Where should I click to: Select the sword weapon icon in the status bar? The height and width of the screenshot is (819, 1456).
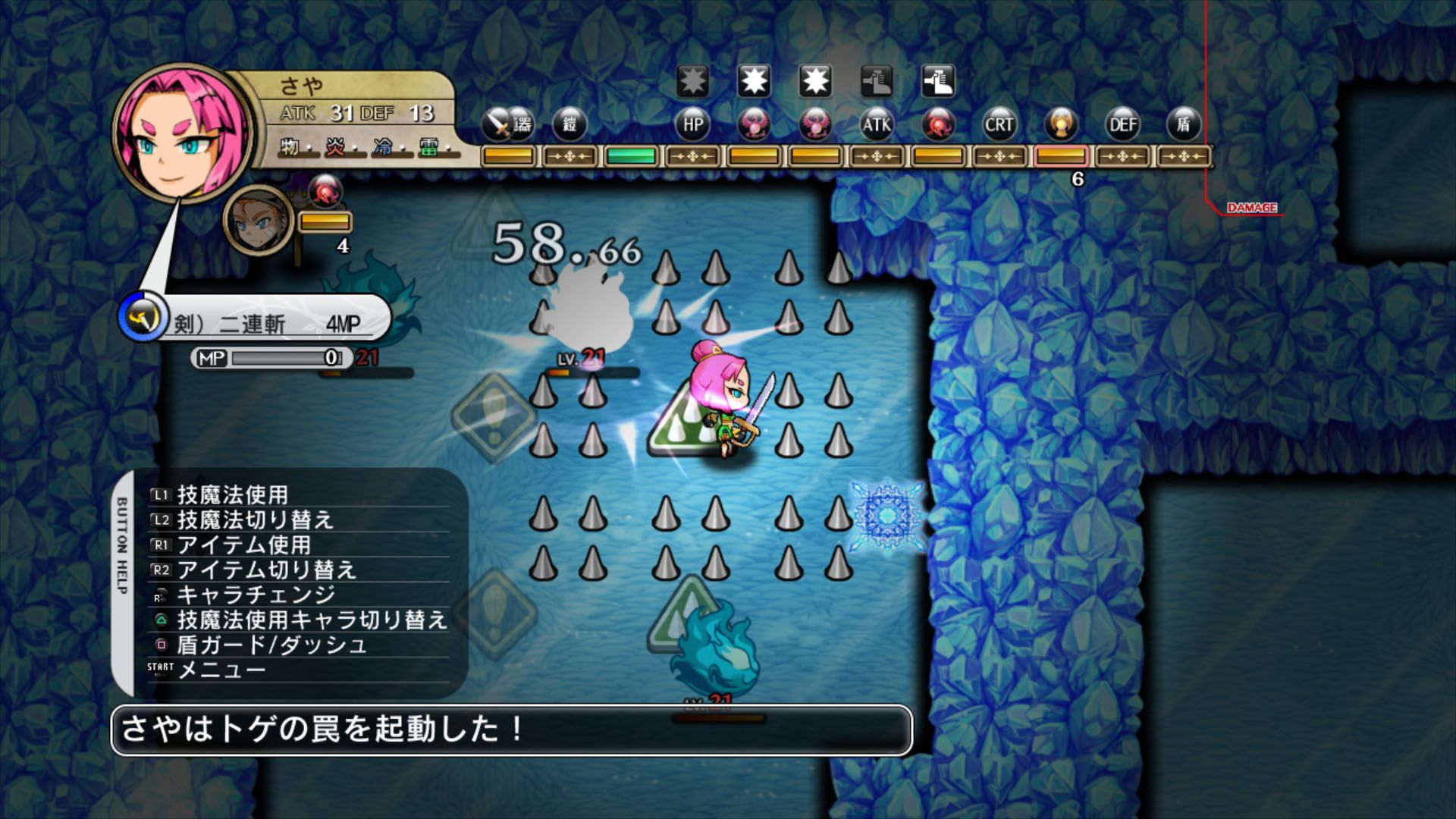497,125
